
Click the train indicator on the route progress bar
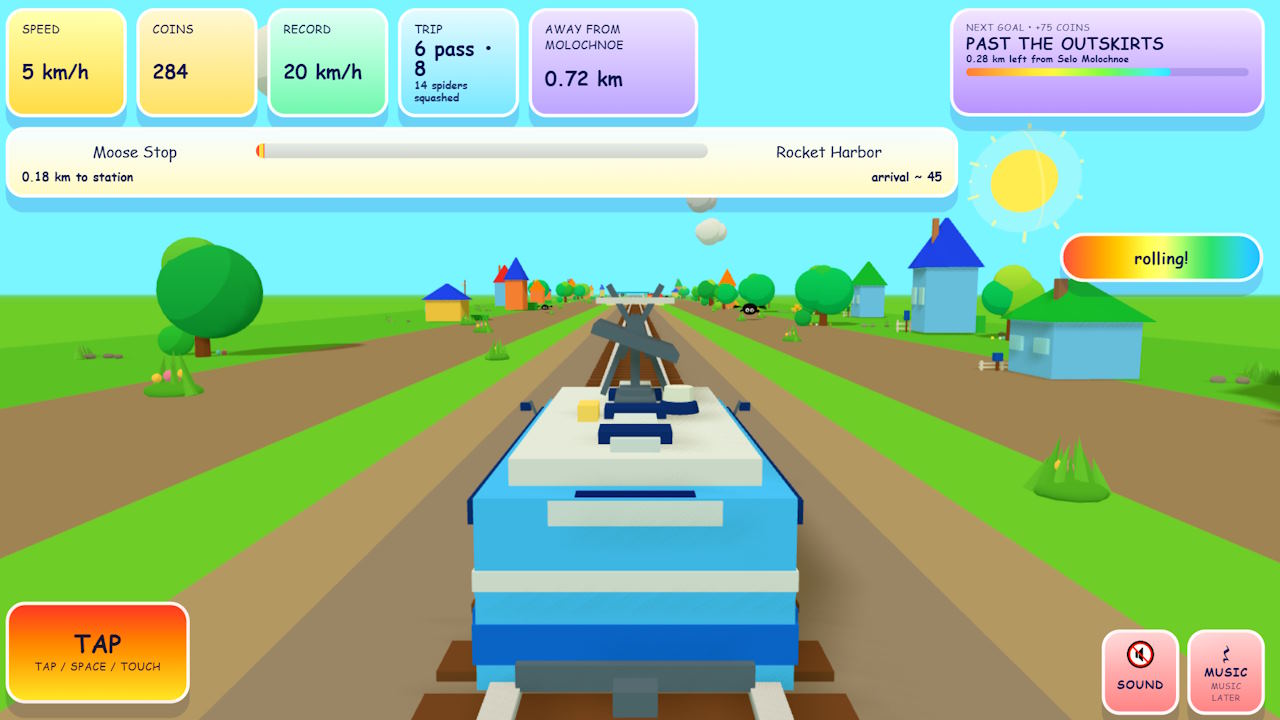(x=262, y=151)
